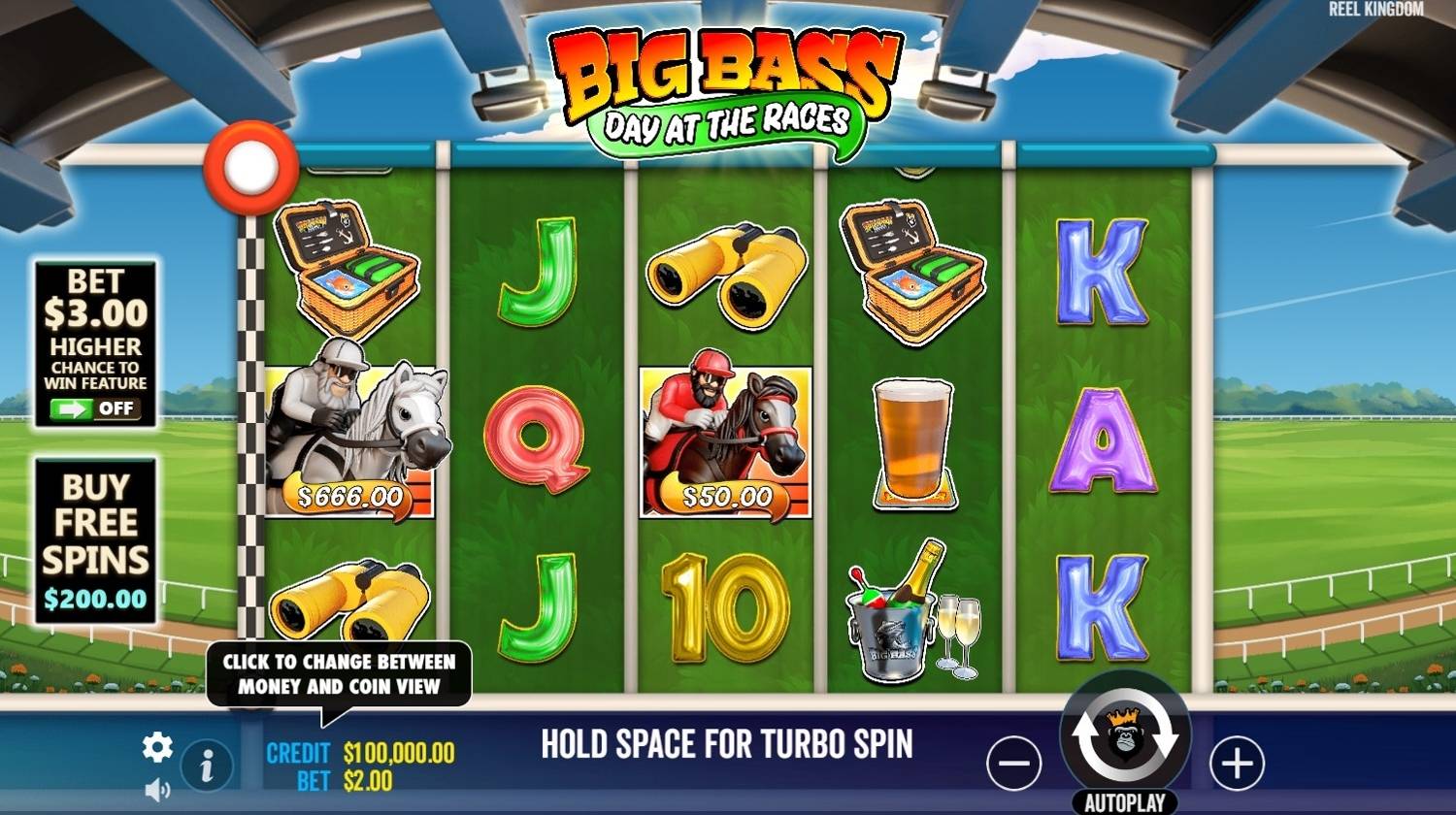Toggle the $3.00 higher chance bet
This screenshot has width=1456, height=815.
[x=95, y=408]
